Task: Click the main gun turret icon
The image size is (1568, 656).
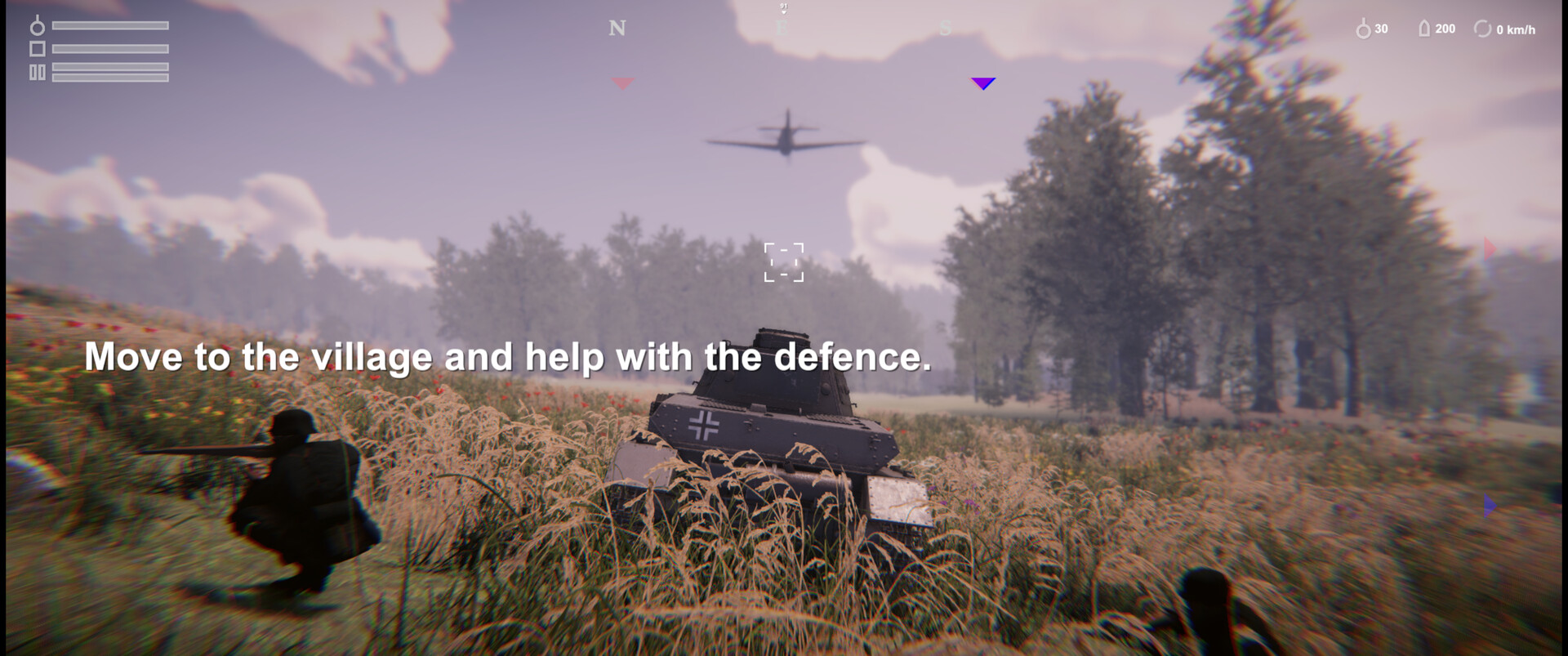Action: [37, 26]
